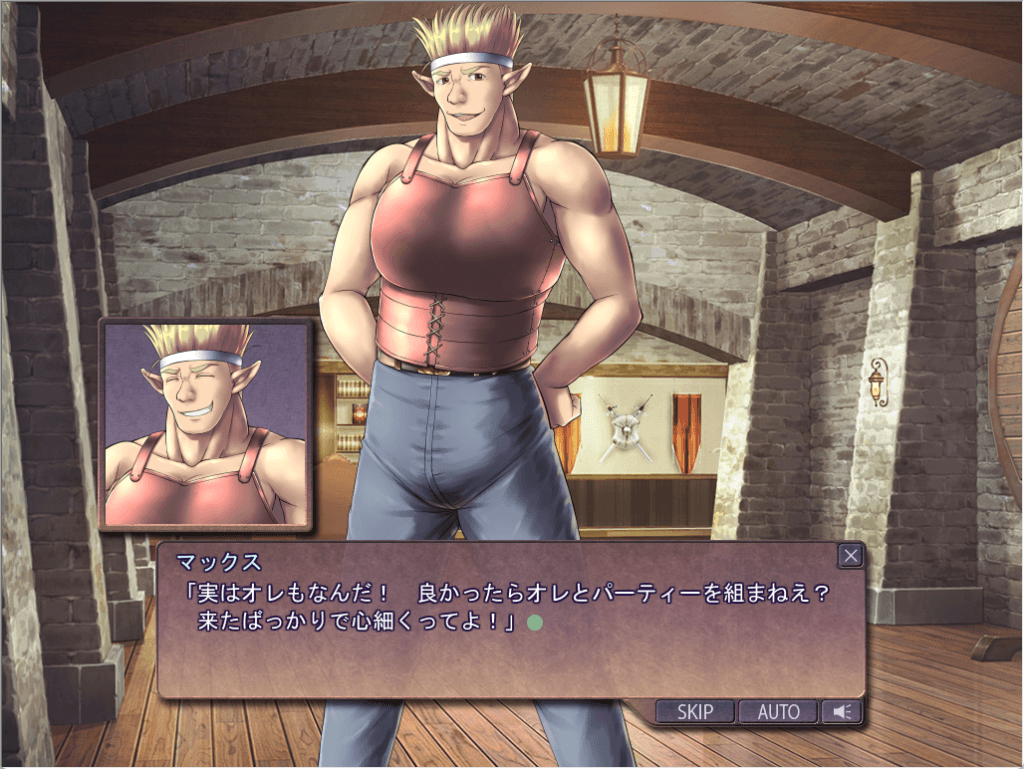Close the dialogue box with the X
Image resolution: width=1024 pixels, height=769 pixels.
coord(850,556)
